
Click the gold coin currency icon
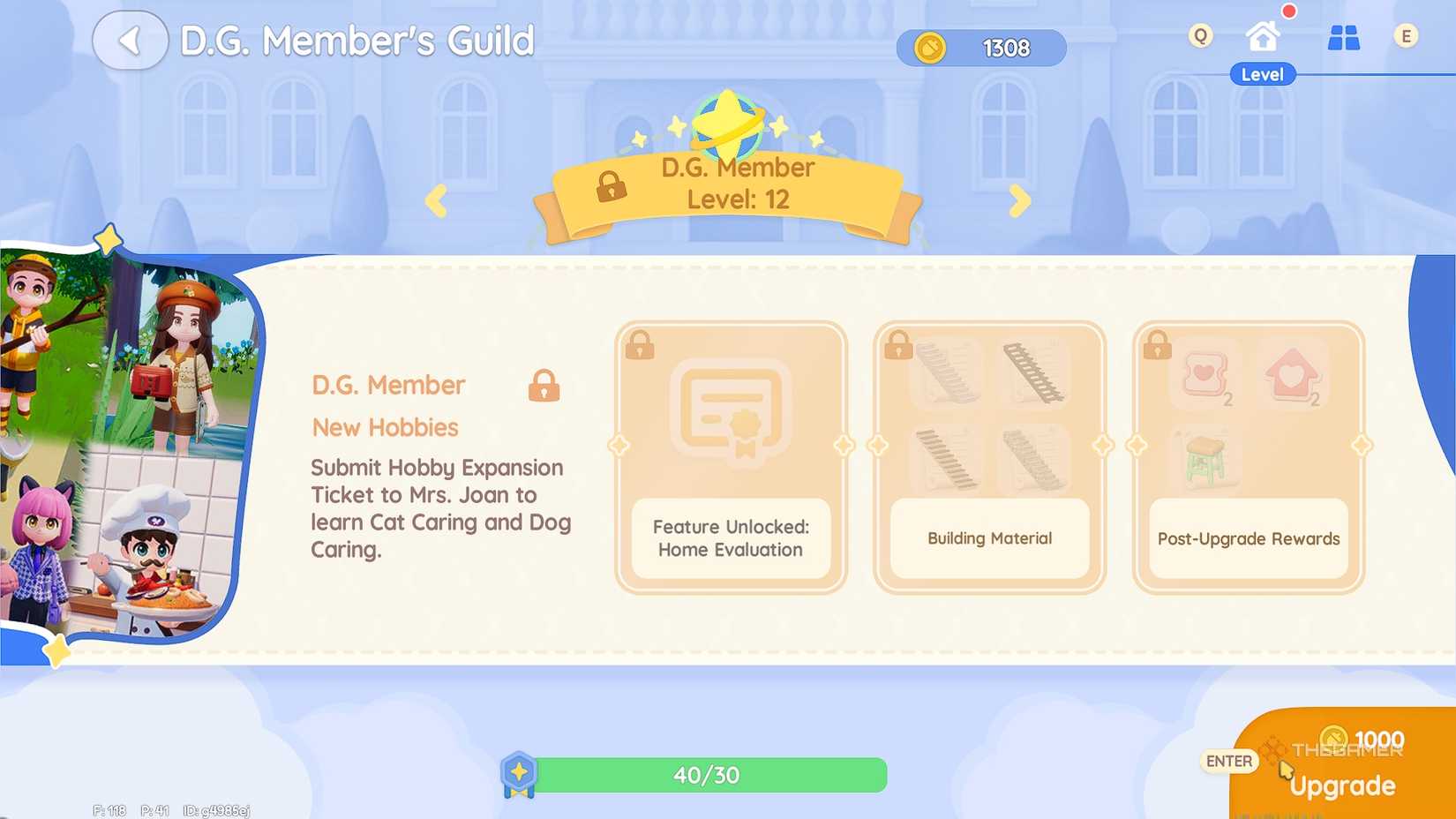[x=929, y=48]
